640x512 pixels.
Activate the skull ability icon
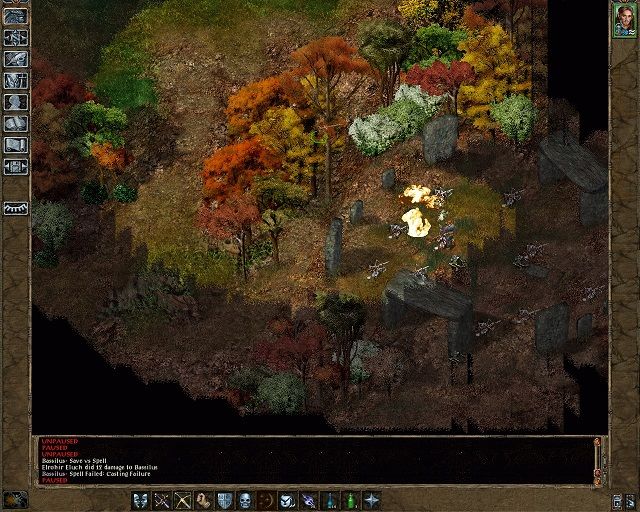point(246,499)
